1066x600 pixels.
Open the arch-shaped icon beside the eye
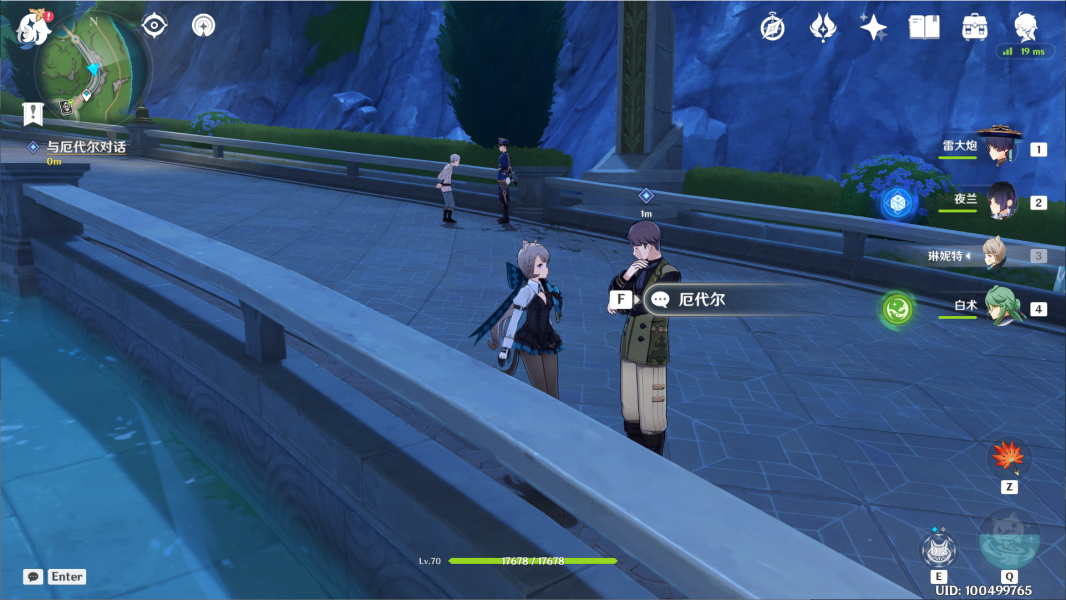point(204,25)
